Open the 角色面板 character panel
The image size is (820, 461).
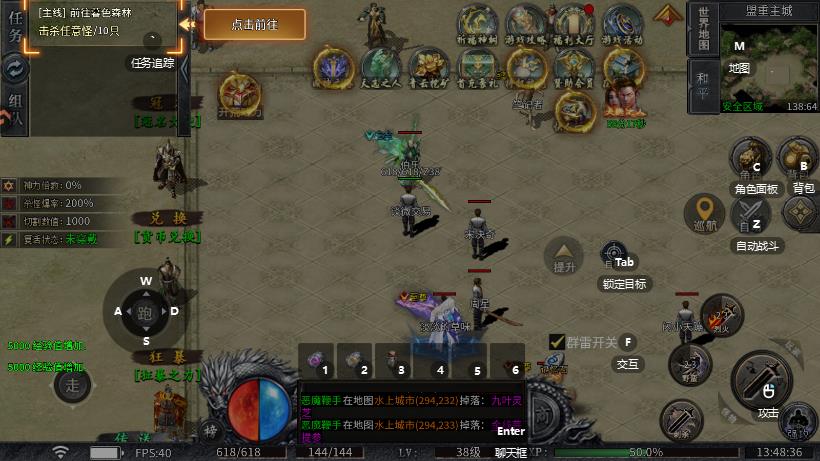(753, 158)
